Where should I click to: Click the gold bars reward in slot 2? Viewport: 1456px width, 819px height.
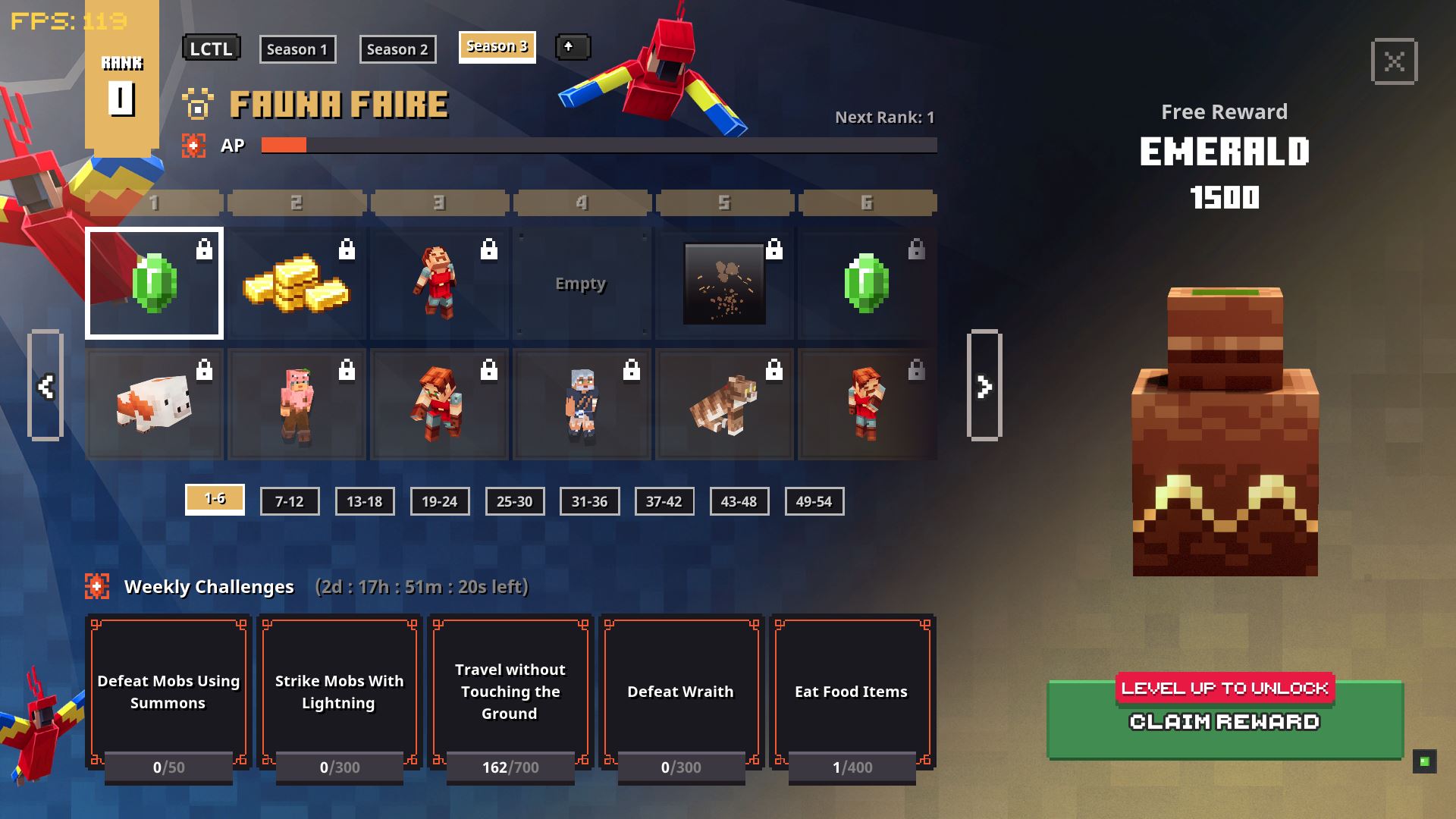coord(297,283)
